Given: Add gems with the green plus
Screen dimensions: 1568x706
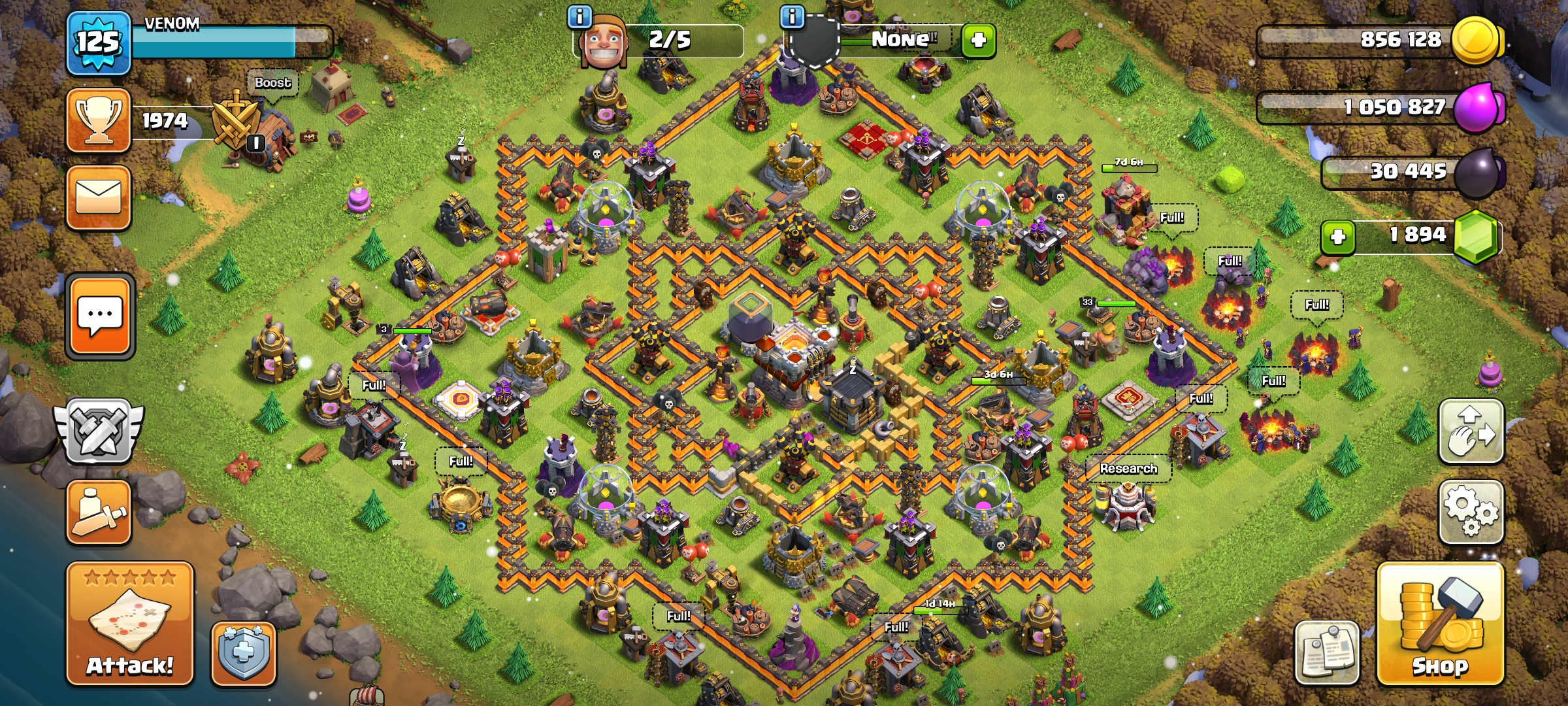Looking at the screenshot, I should [x=1337, y=237].
